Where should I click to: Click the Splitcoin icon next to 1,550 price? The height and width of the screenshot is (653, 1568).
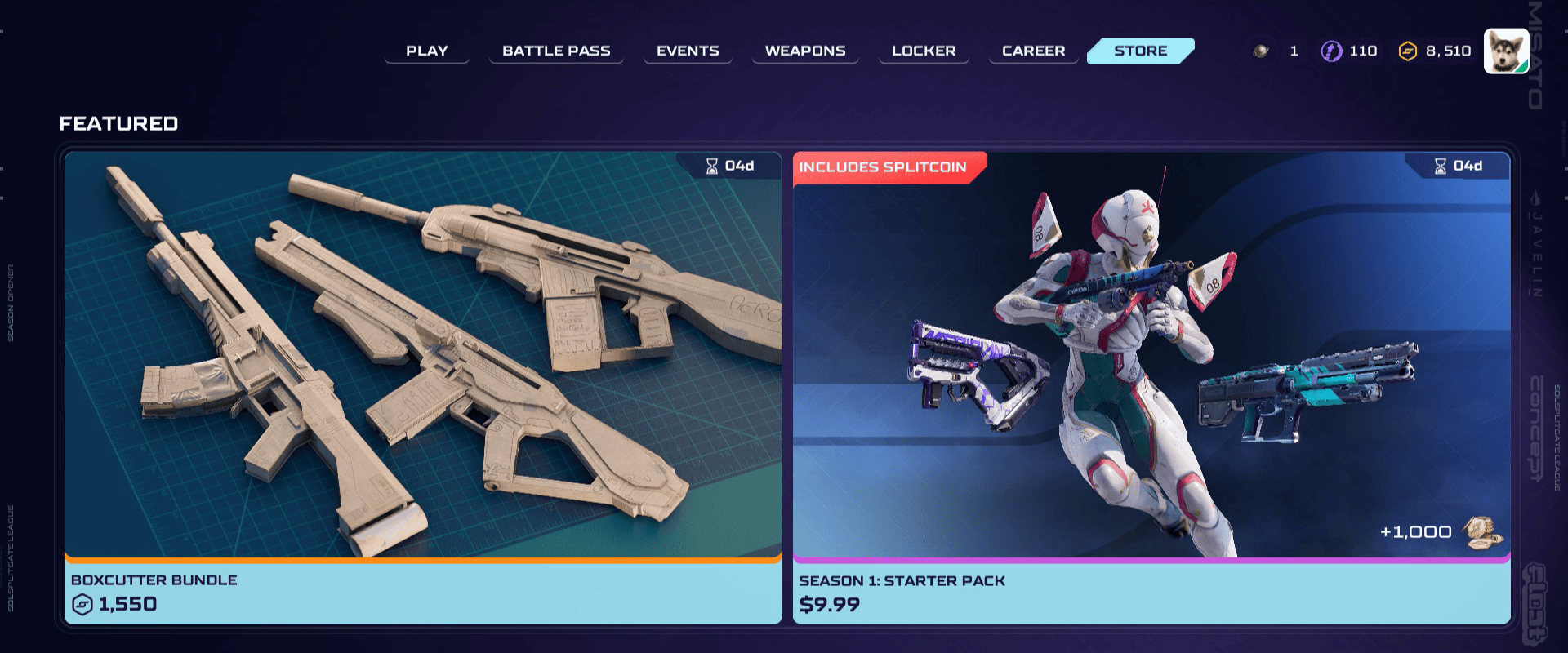coord(82,605)
